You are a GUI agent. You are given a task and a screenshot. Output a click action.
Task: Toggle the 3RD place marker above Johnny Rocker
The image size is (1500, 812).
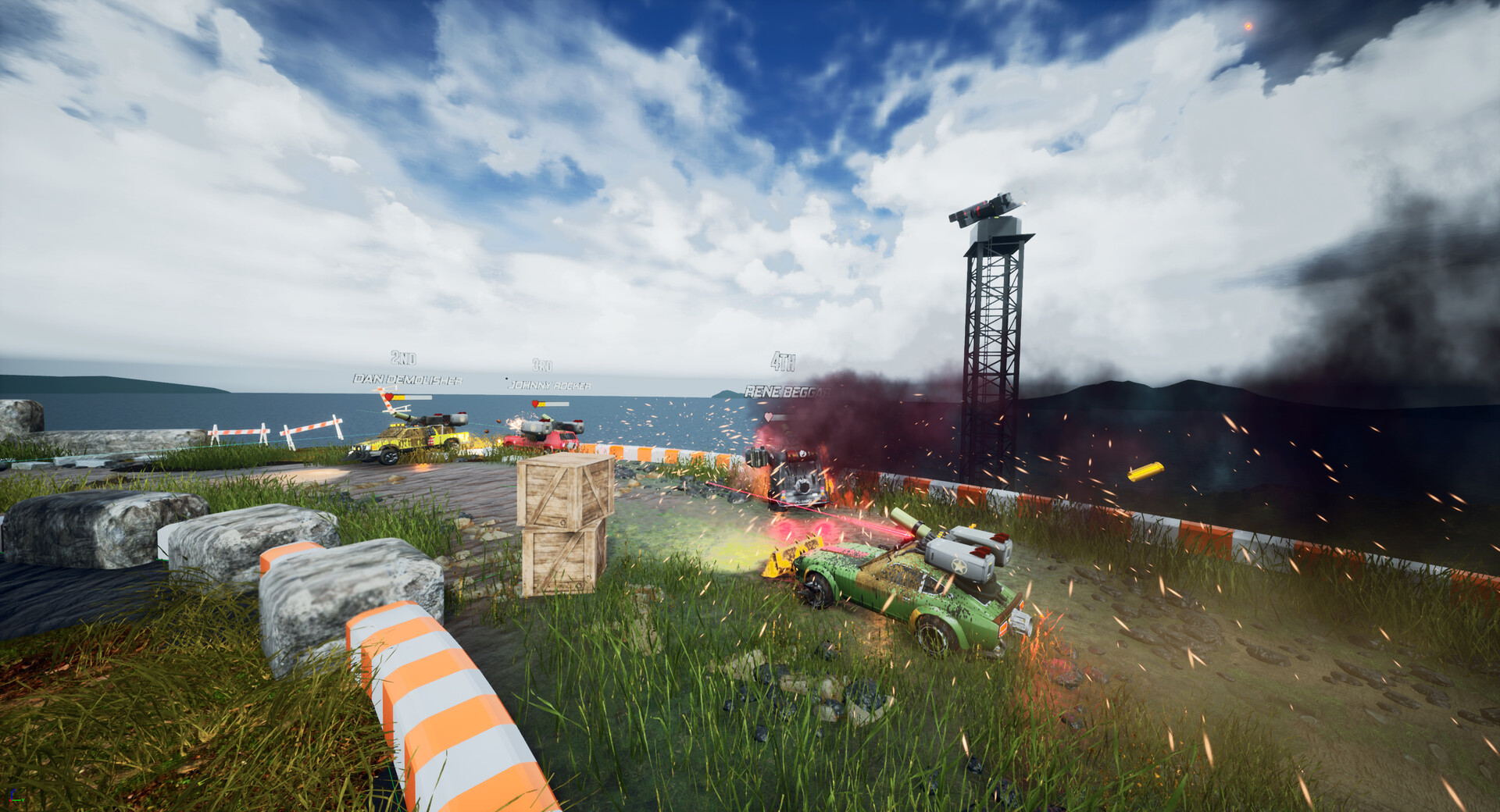tap(542, 364)
